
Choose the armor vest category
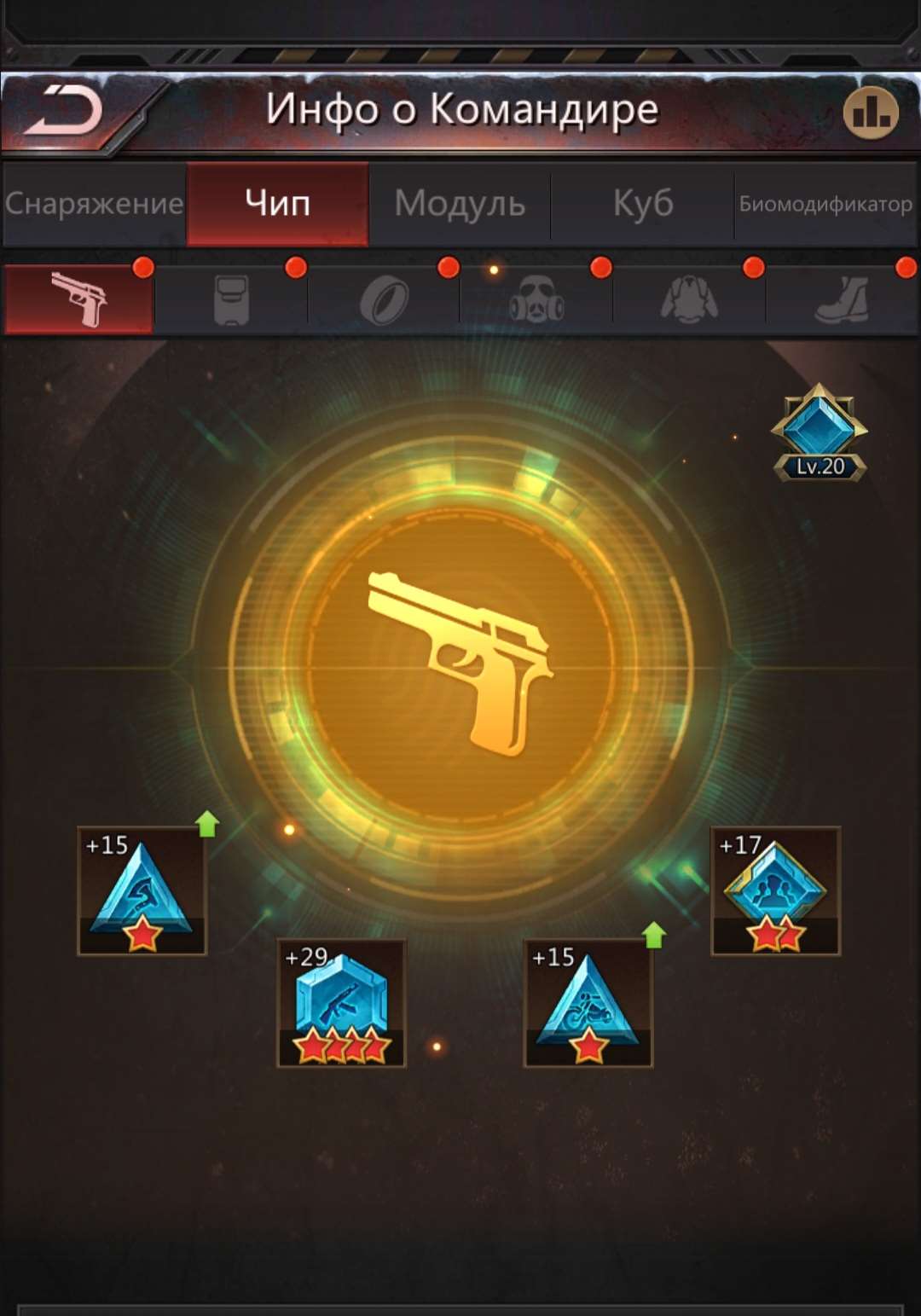pyautogui.click(x=231, y=299)
